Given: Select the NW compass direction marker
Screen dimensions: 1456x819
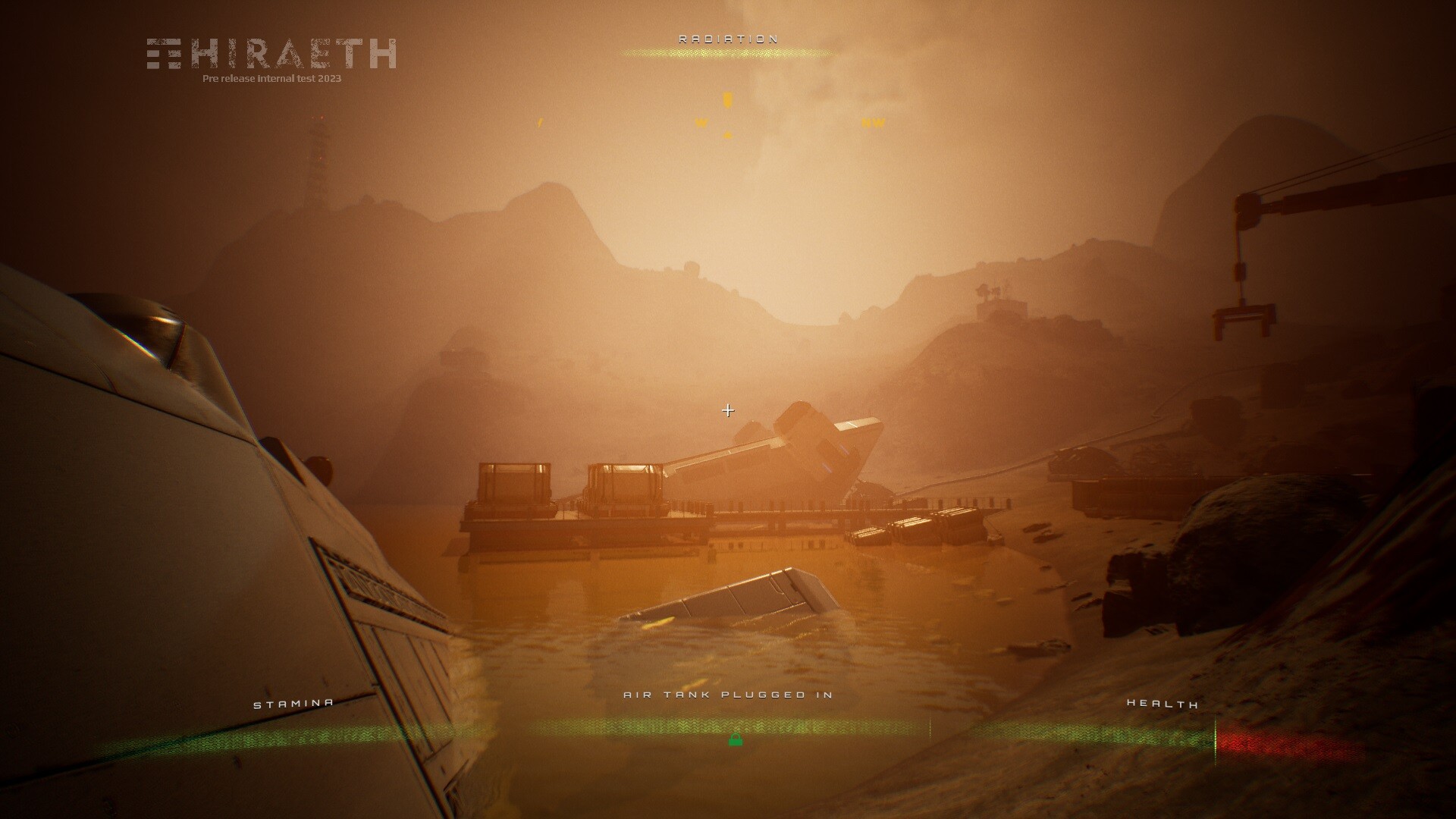Looking at the screenshot, I should coord(872,121).
